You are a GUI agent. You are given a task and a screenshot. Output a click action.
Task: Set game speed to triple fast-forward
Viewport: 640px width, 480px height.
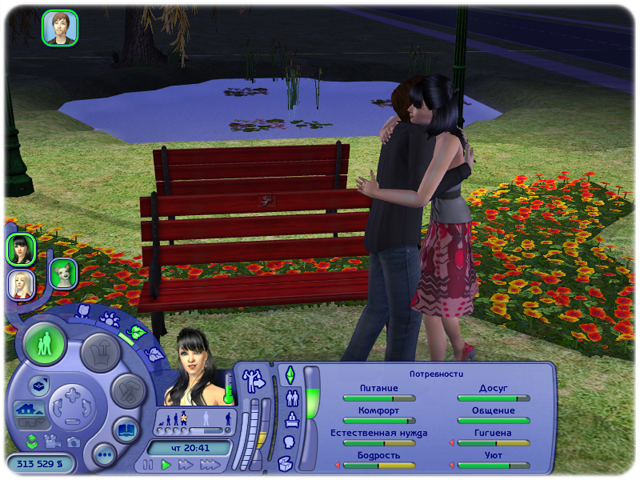point(209,465)
